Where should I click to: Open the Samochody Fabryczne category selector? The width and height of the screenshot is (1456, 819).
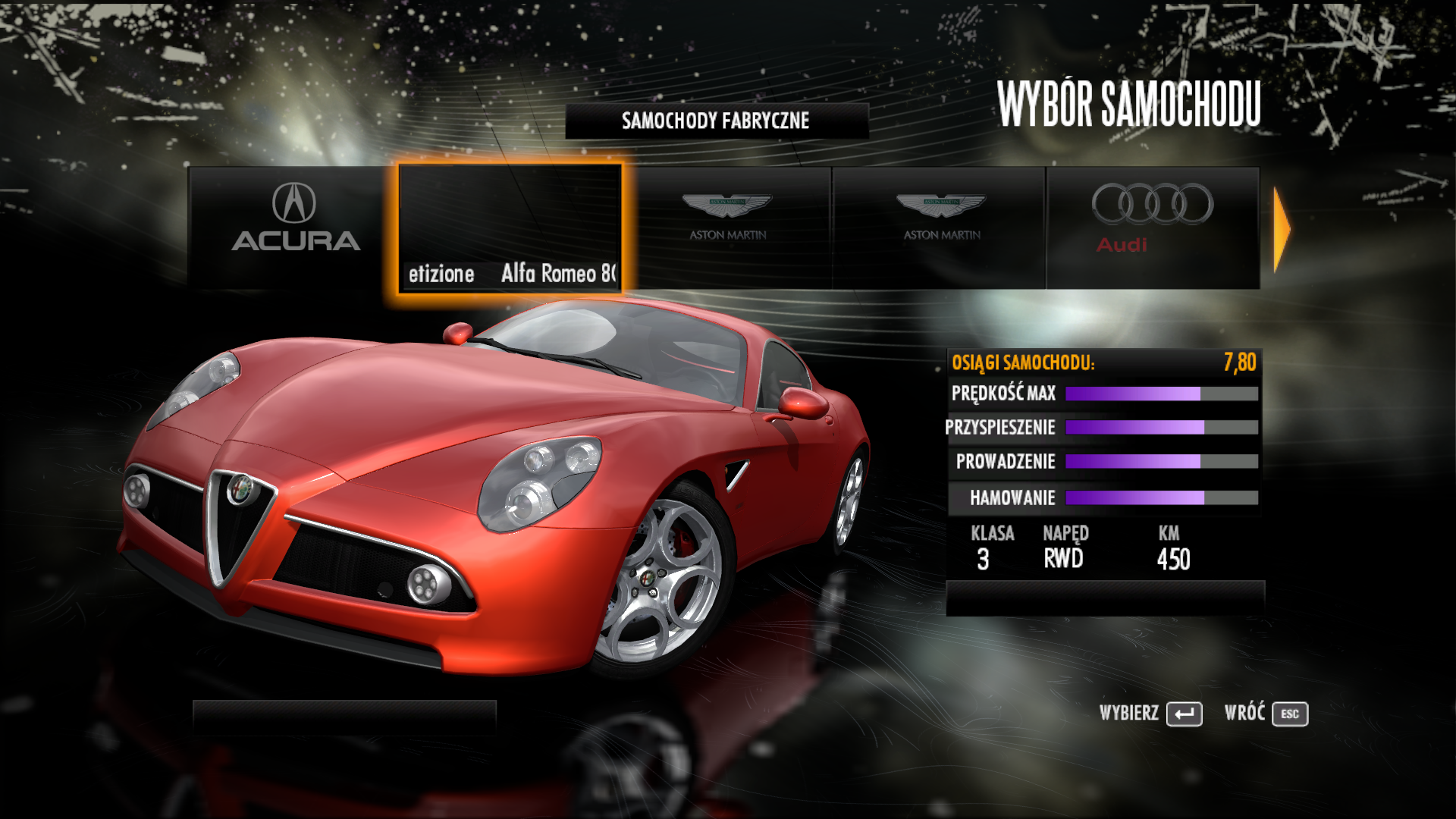pyautogui.click(x=716, y=121)
